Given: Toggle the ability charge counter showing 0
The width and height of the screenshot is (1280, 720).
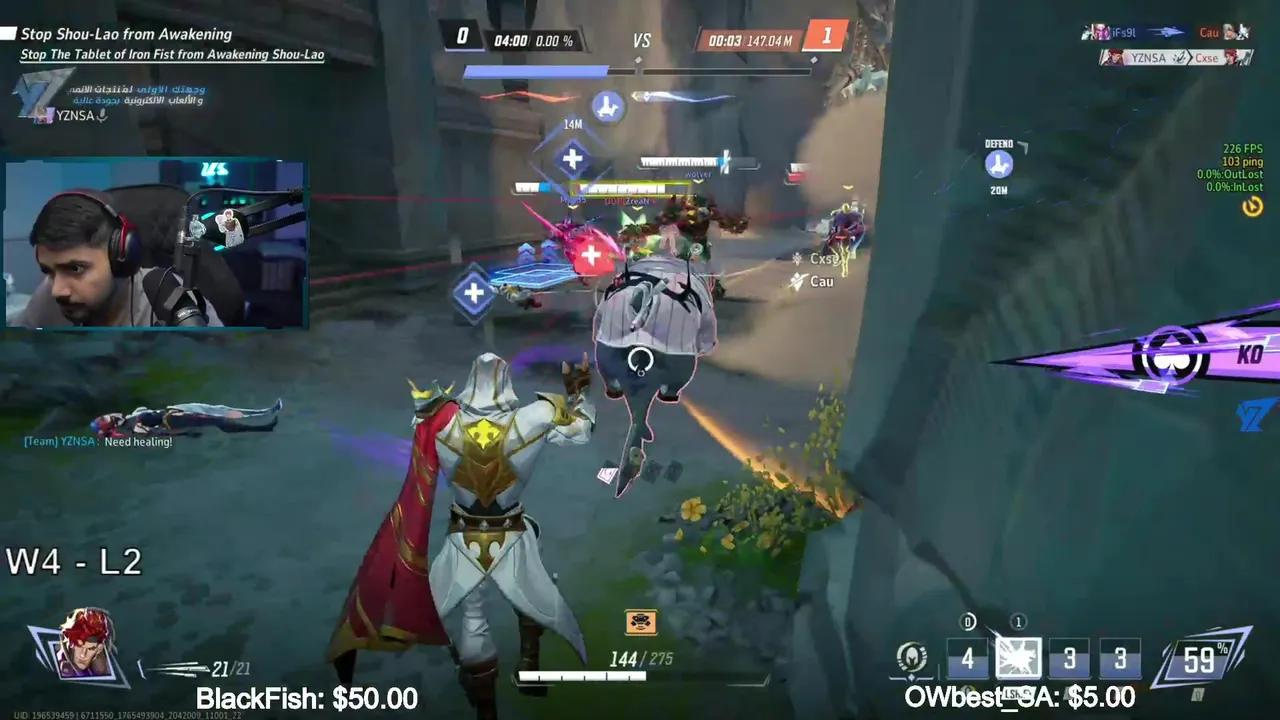Looking at the screenshot, I should pyautogui.click(x=967, y=621).
